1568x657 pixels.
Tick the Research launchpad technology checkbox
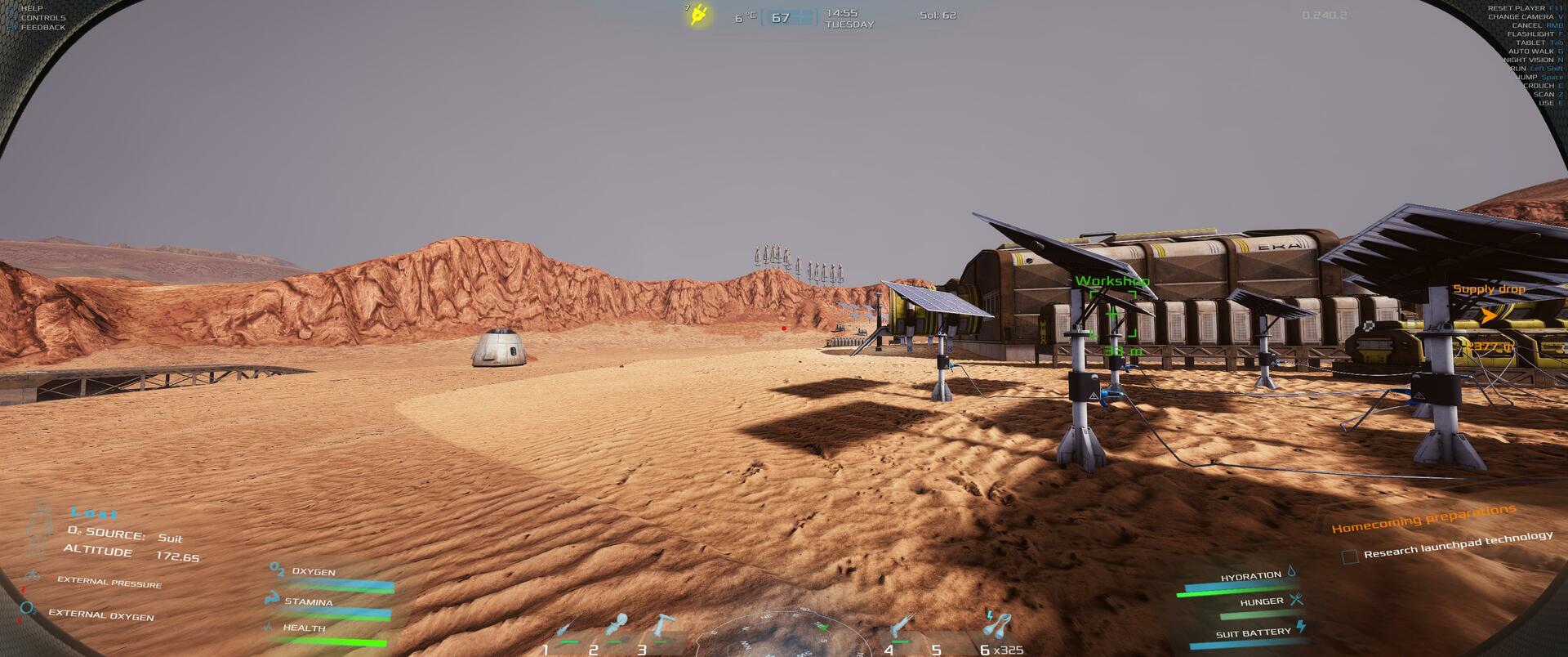pos(1350,556)
